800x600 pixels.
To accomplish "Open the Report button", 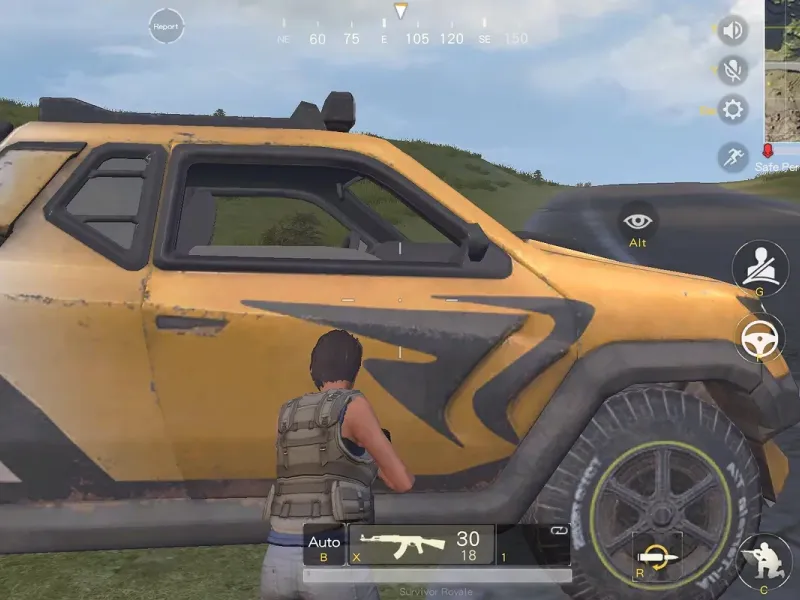I will [x=166, y=26].
